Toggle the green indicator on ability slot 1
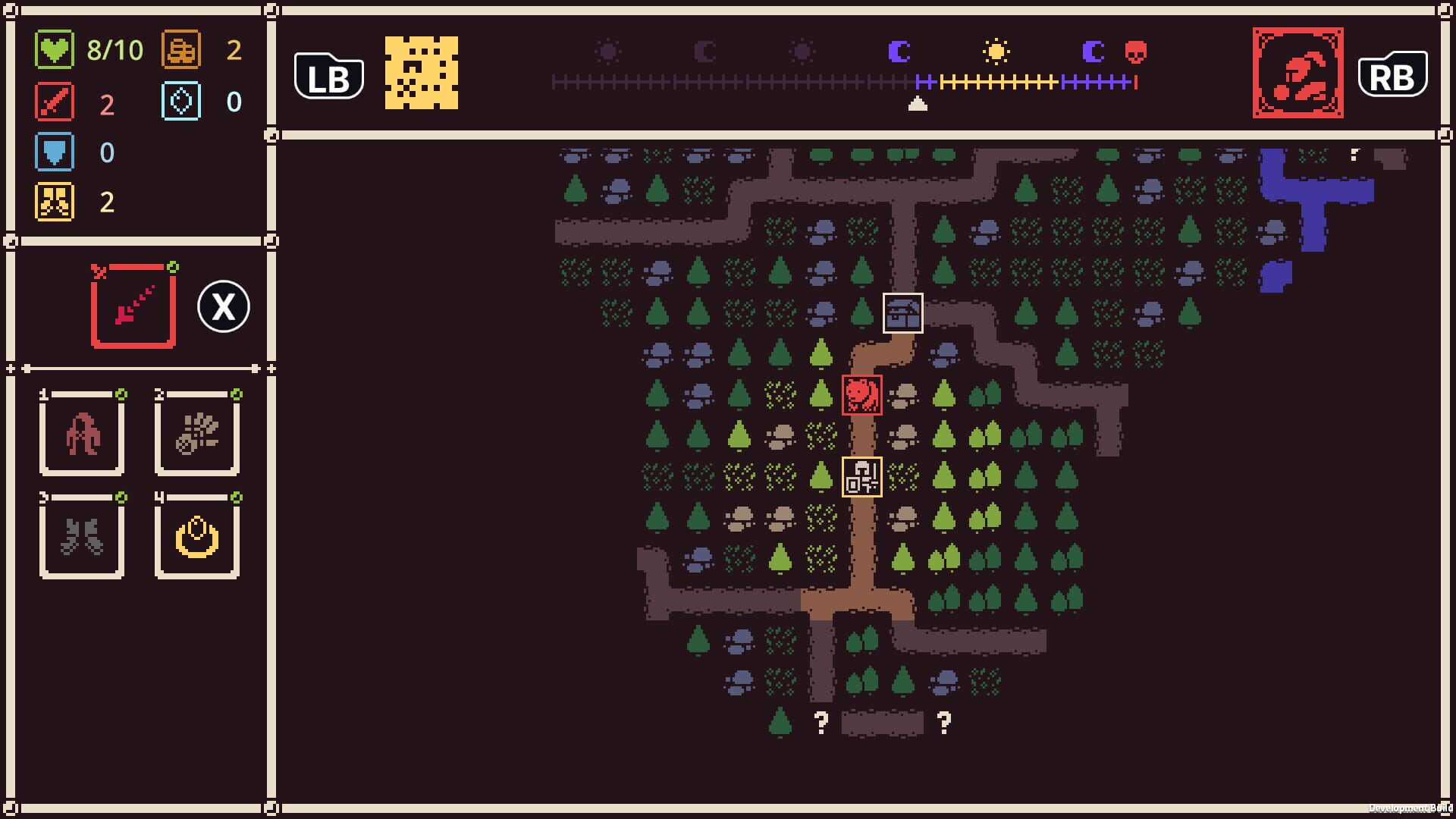Image resolution: width=1456 pixels, height=819 pixels. [x=121, y=395]
